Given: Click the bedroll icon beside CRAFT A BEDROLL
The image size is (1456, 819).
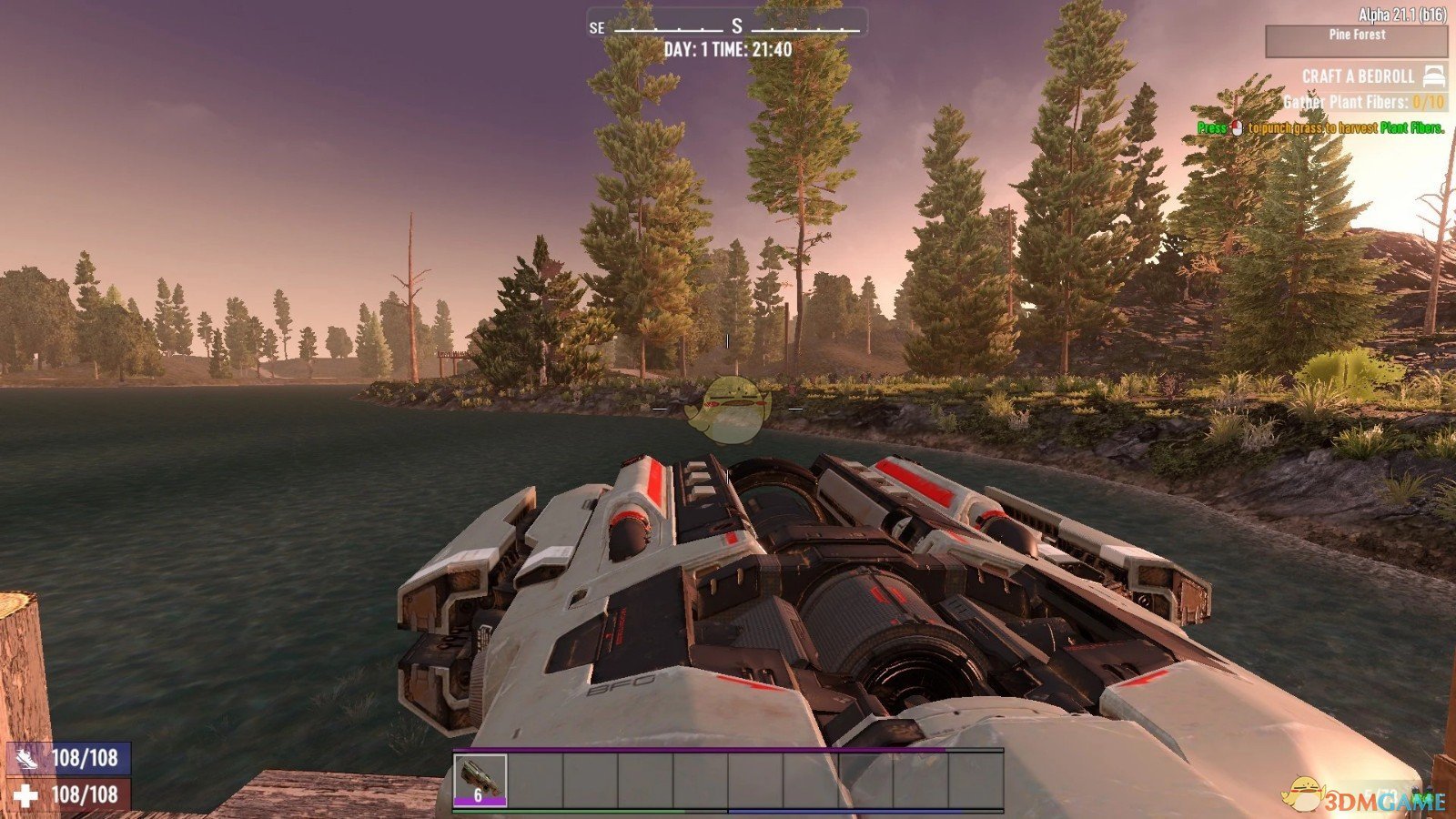Looking at the screenshot, I should (x=1434, y=76).
